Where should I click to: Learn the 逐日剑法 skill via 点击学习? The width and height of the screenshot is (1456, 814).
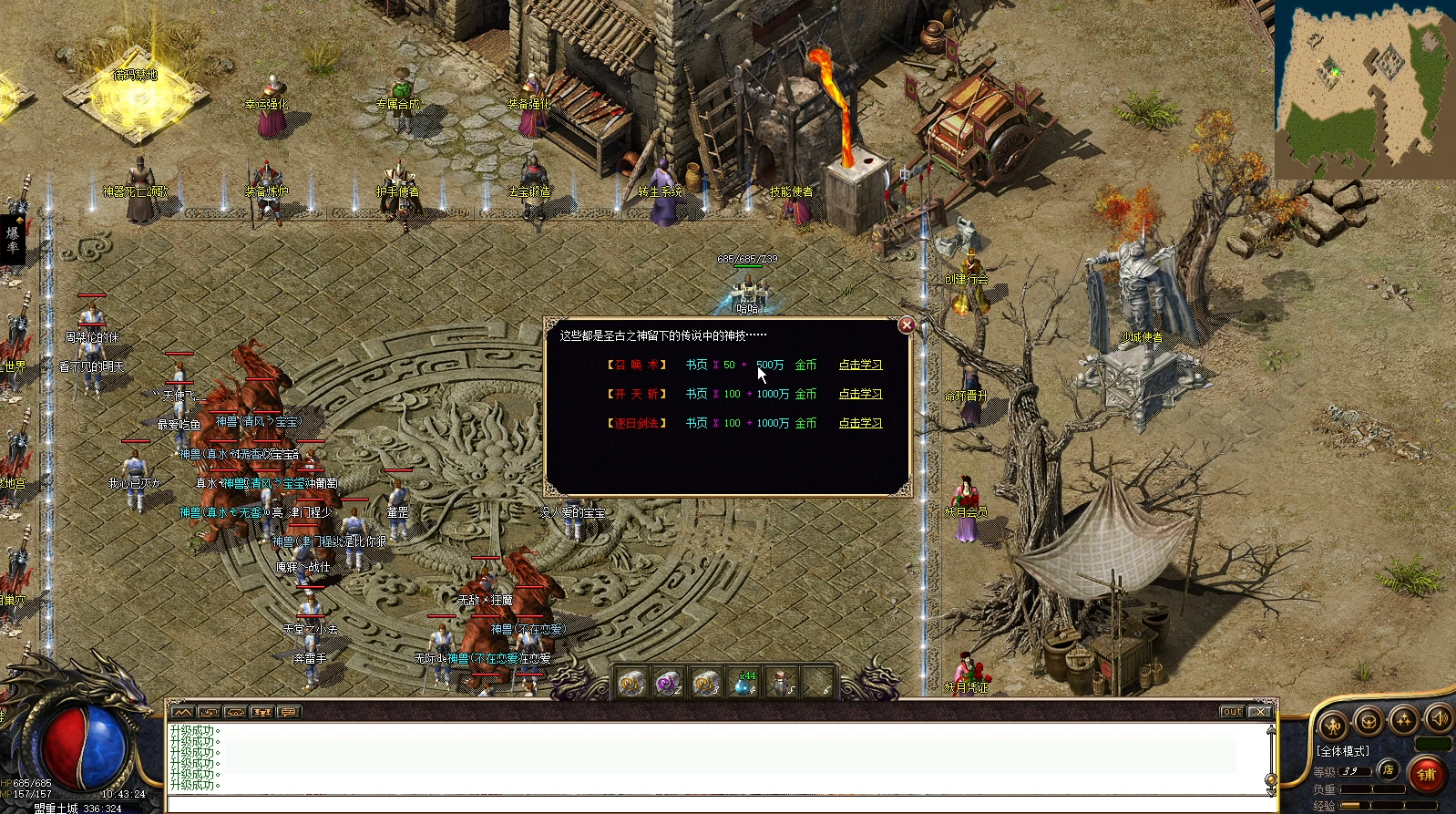[x=860, y=423]
